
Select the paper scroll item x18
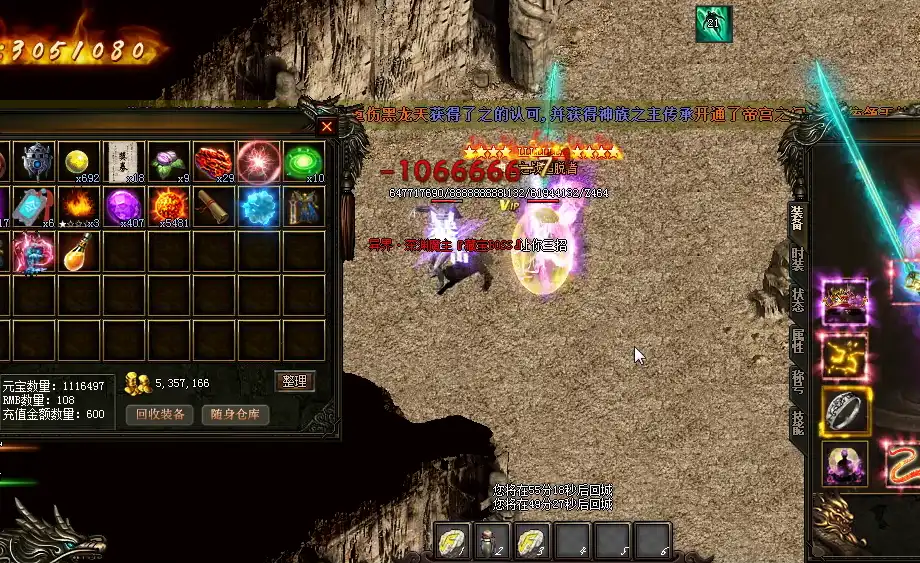click(125, 162)
